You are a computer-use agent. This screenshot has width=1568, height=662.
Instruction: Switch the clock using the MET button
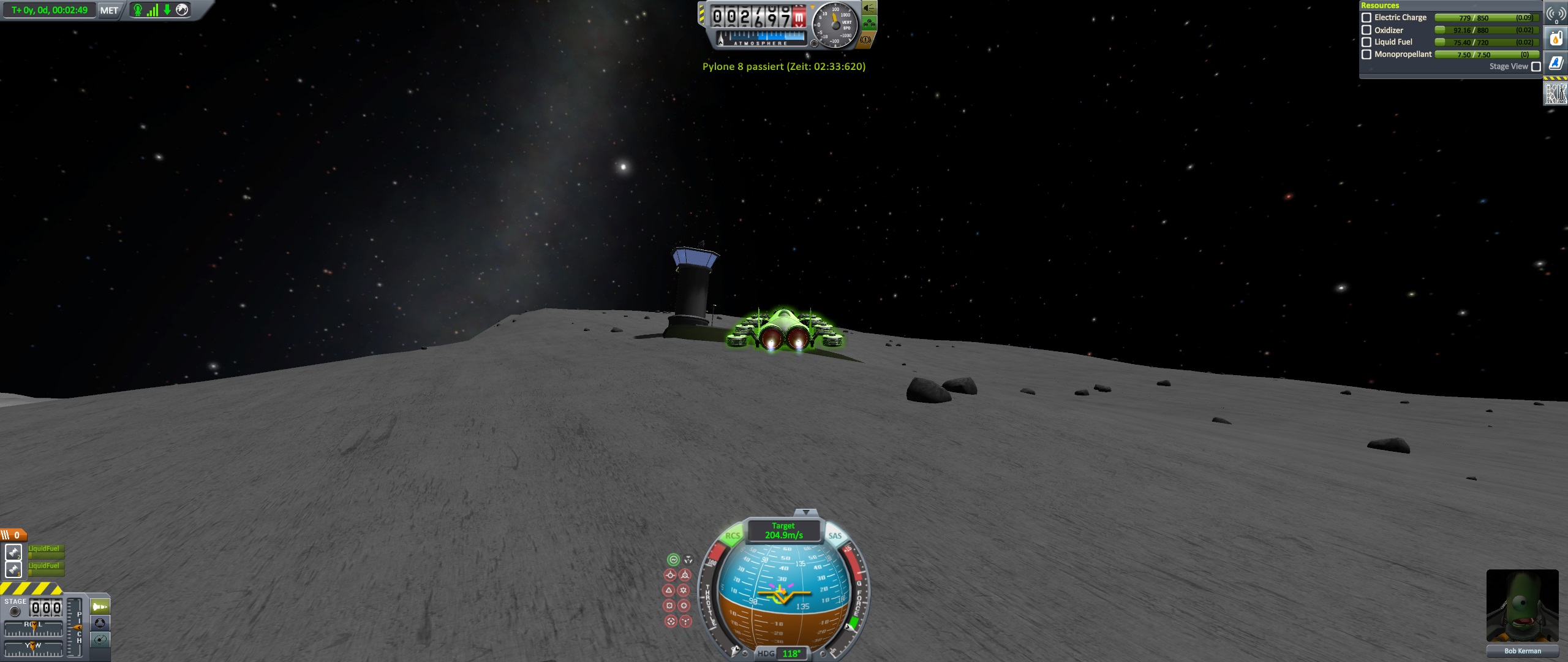109,10
